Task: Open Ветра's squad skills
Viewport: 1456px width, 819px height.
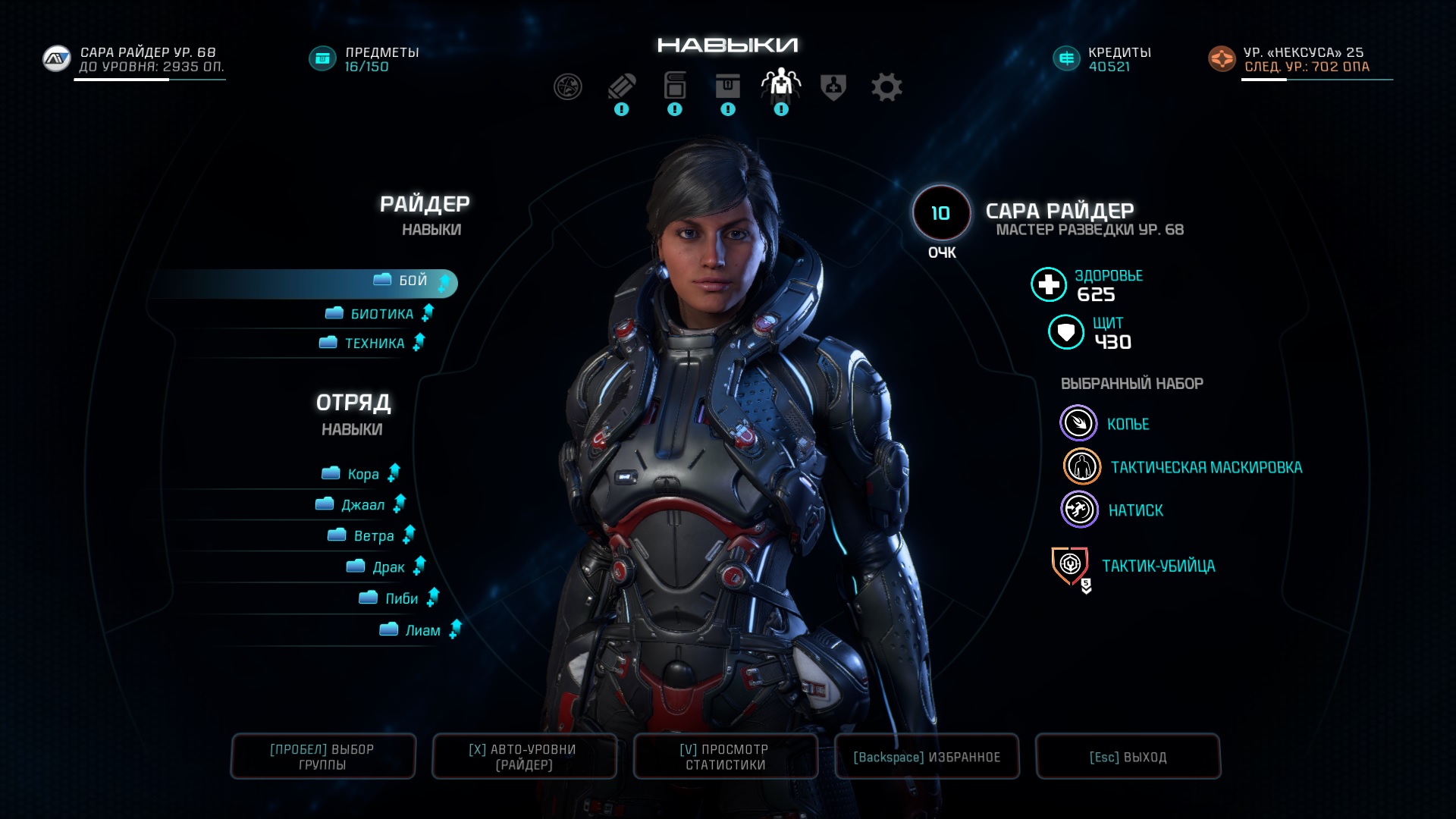Action: 373,536
